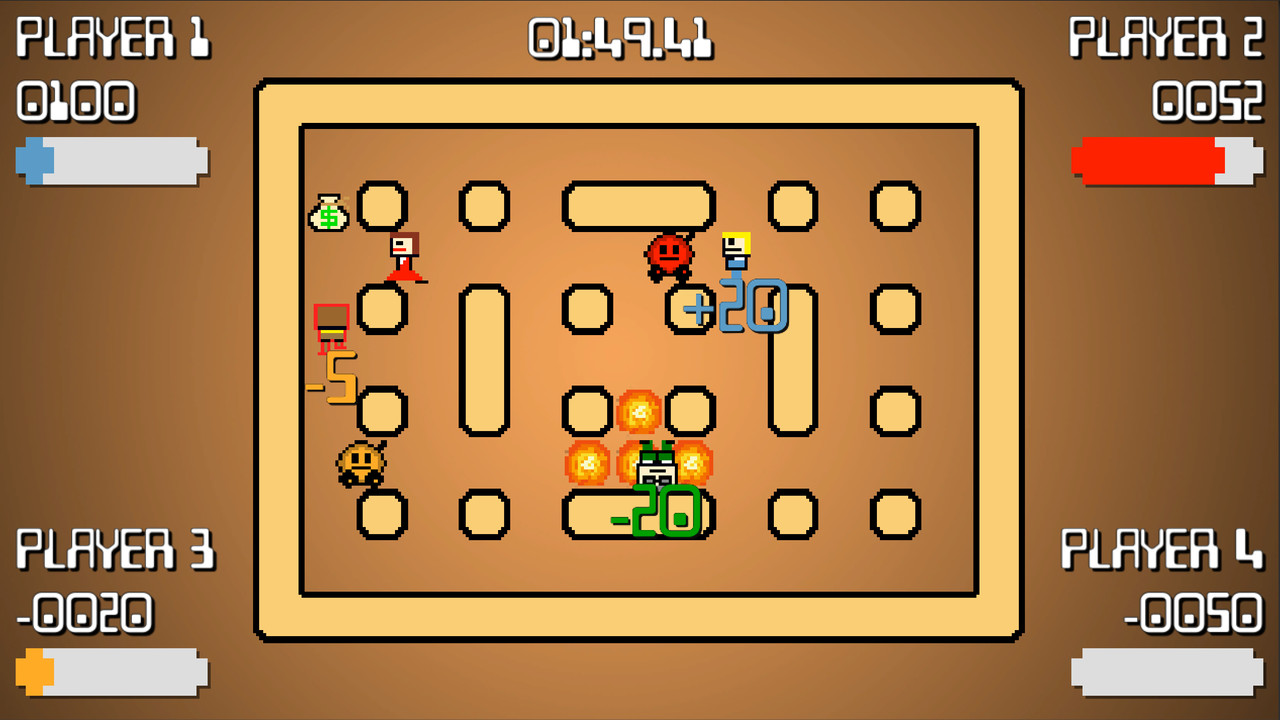The height and width of the screenshot is (720, 1280).
Task: Click Player 1's score of 0100
Action: [78, 100]
